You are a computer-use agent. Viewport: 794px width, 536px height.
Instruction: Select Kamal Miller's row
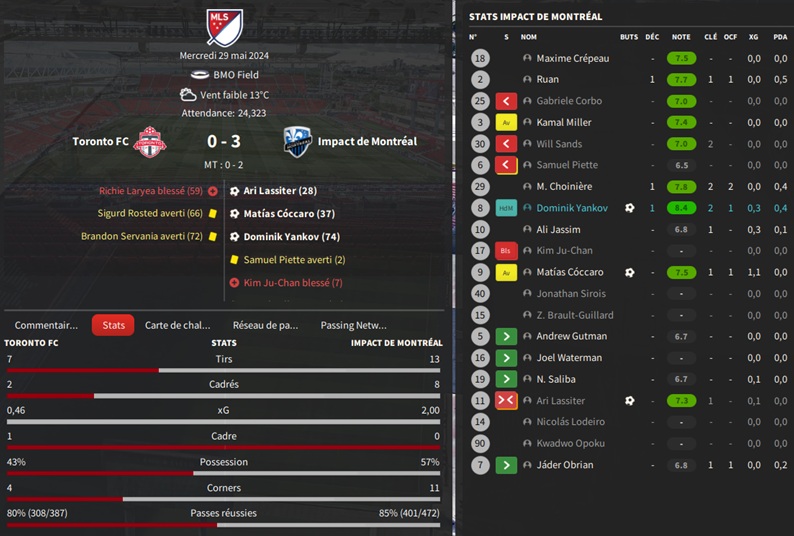[564, 123]
